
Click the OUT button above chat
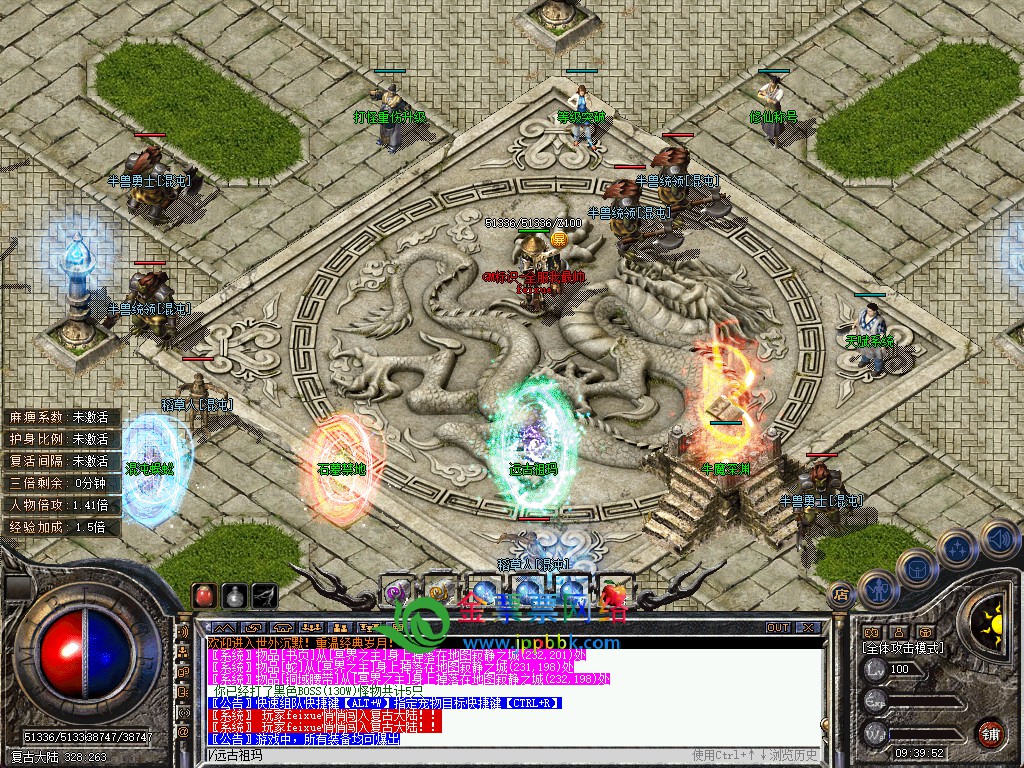[778, 628]
